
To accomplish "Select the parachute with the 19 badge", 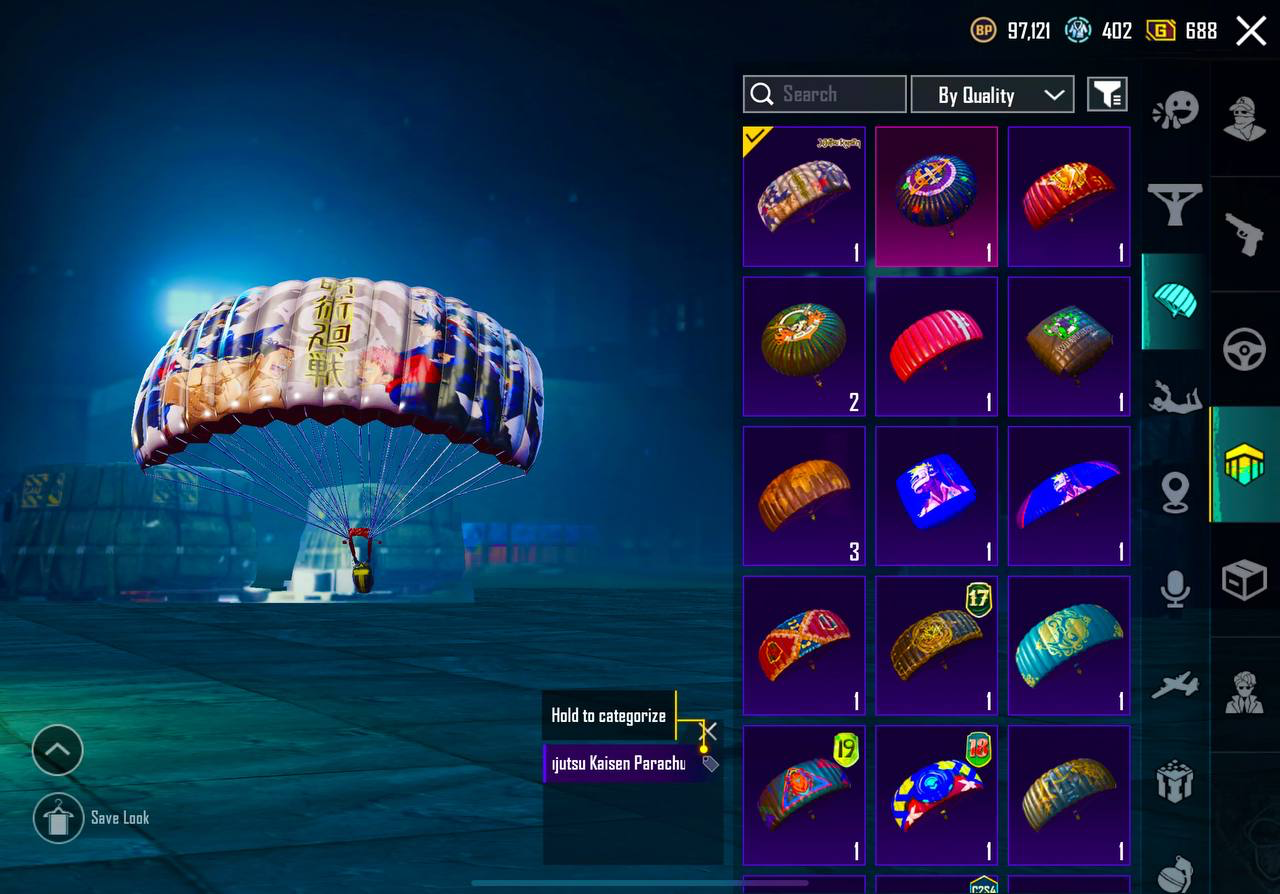I will pos(804,796).
